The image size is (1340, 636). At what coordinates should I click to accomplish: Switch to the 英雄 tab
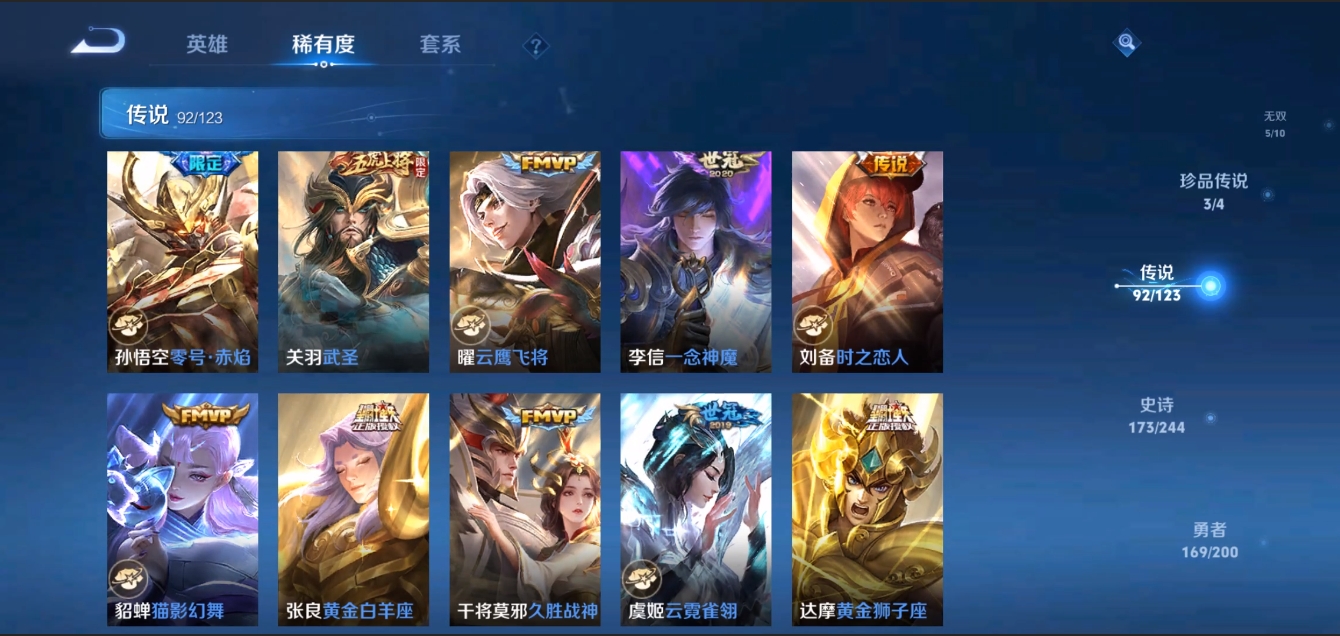pos(207,45)
